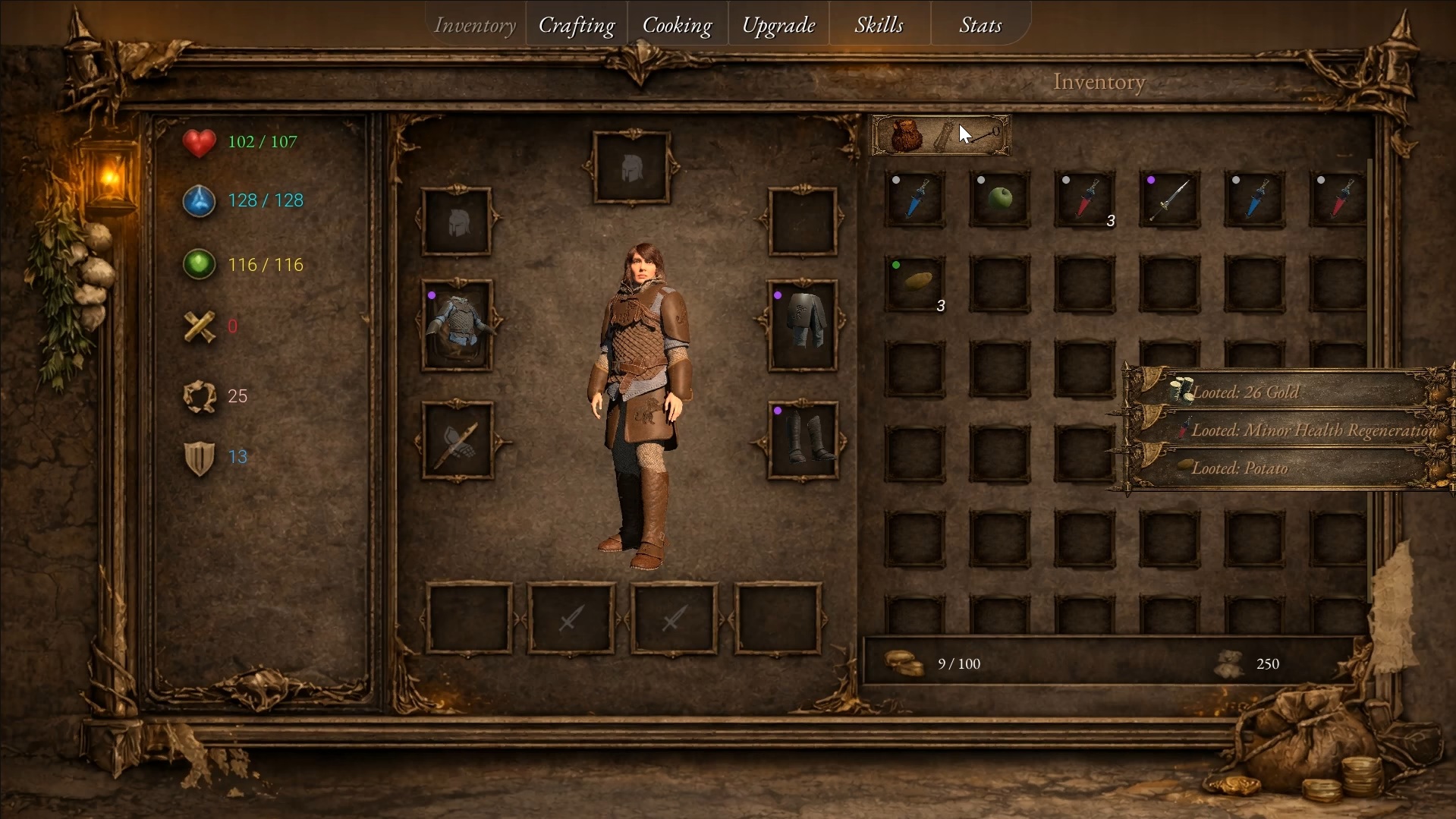Click the Looted: 26 Gold notification
The height and width of the screenshot is (819, 1456).
1282,392
